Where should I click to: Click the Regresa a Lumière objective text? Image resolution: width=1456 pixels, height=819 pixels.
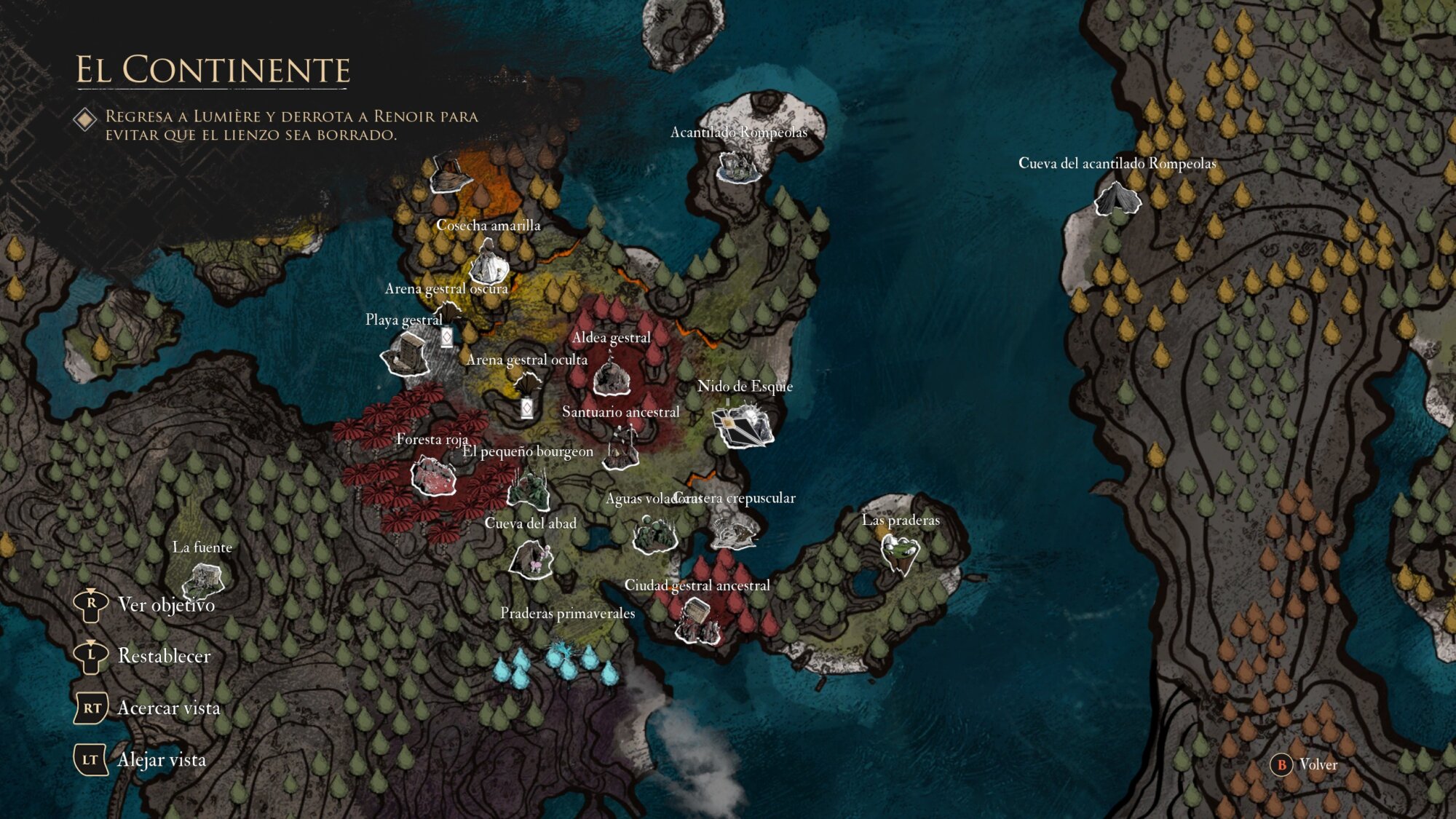click(291, 125)
